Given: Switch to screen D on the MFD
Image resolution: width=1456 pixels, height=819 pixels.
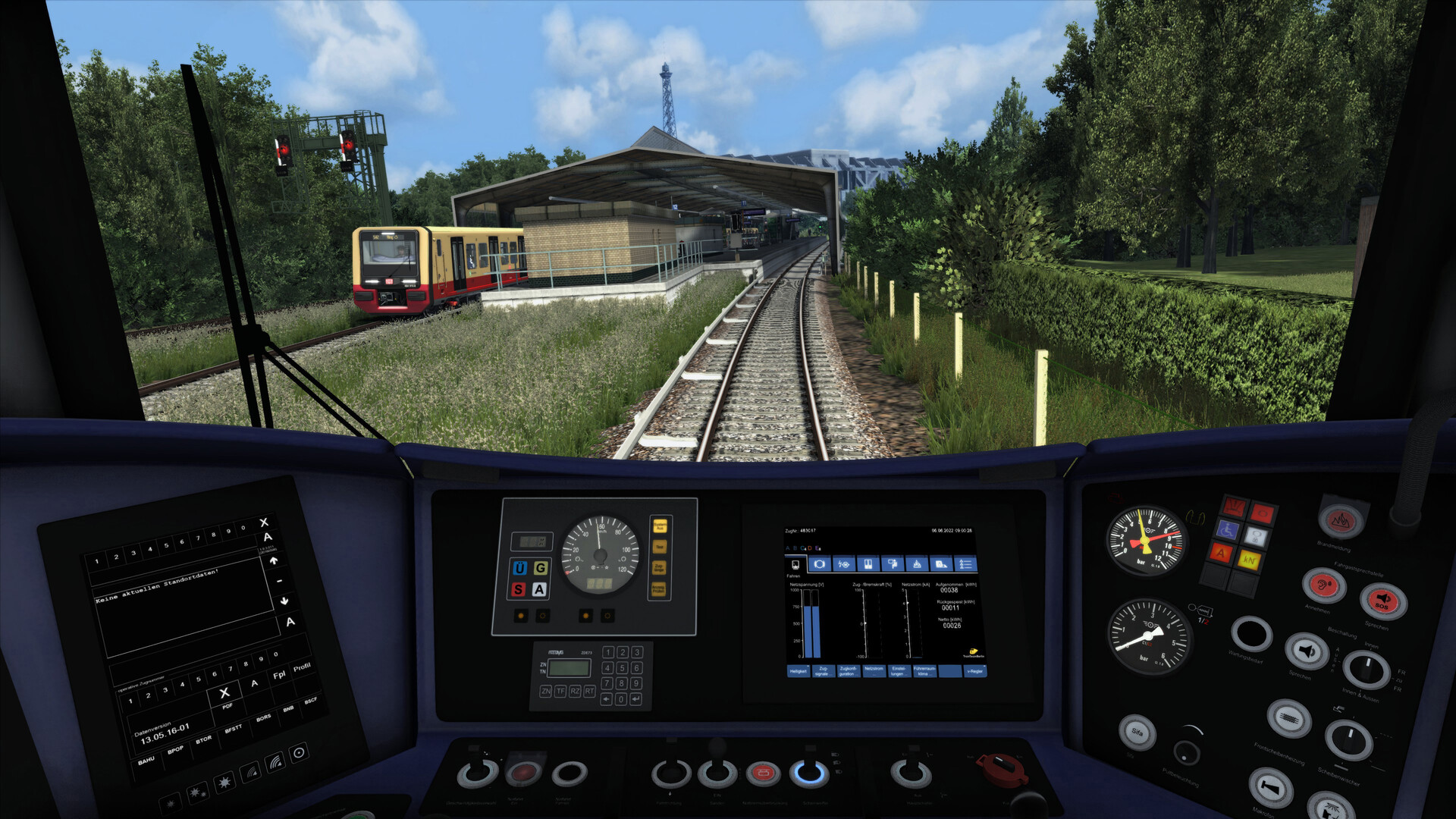Looking at the screenshot, I should coord(810,548).
